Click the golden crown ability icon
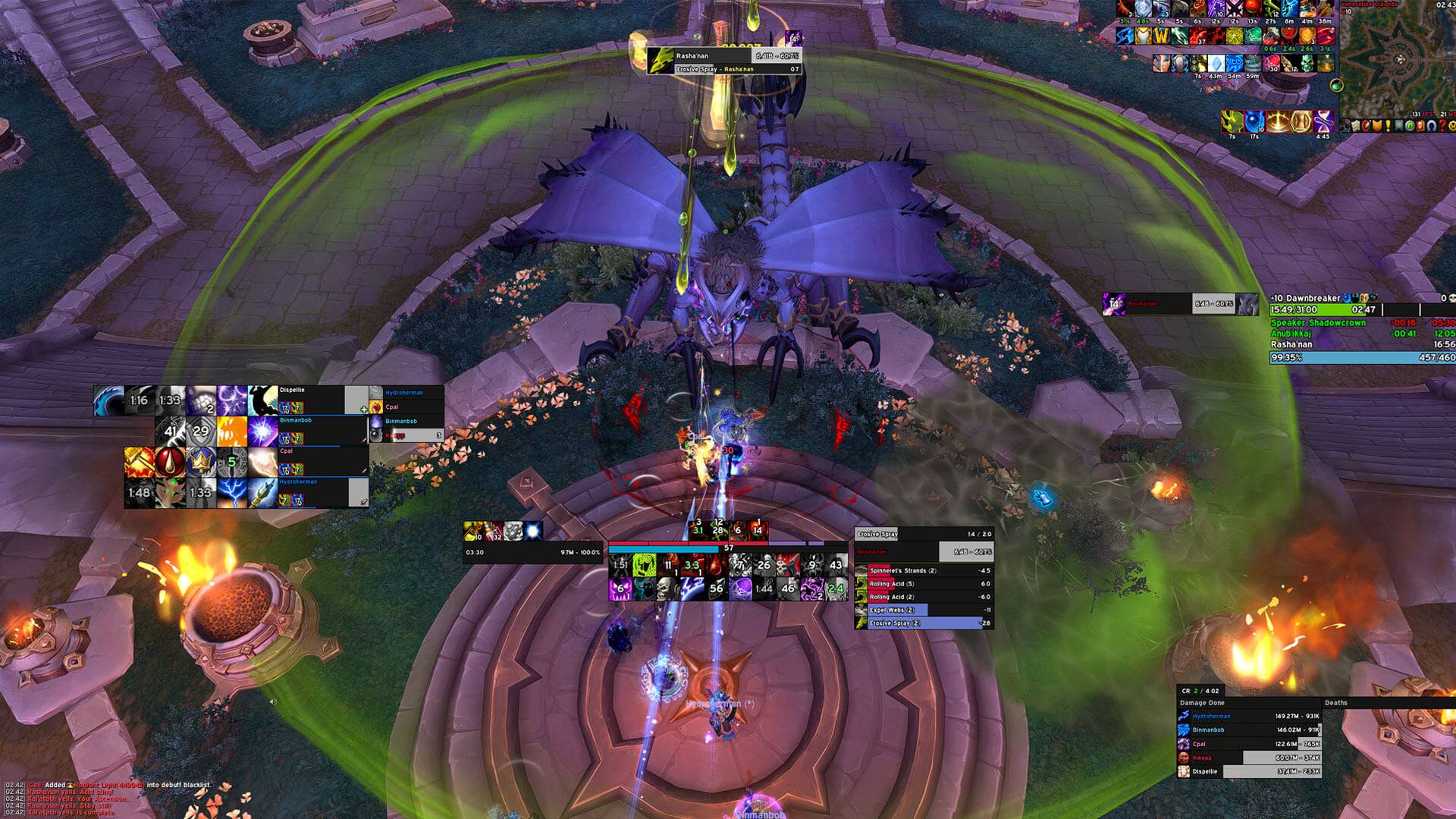This screenshot has height=819, width=1456. 200,462
